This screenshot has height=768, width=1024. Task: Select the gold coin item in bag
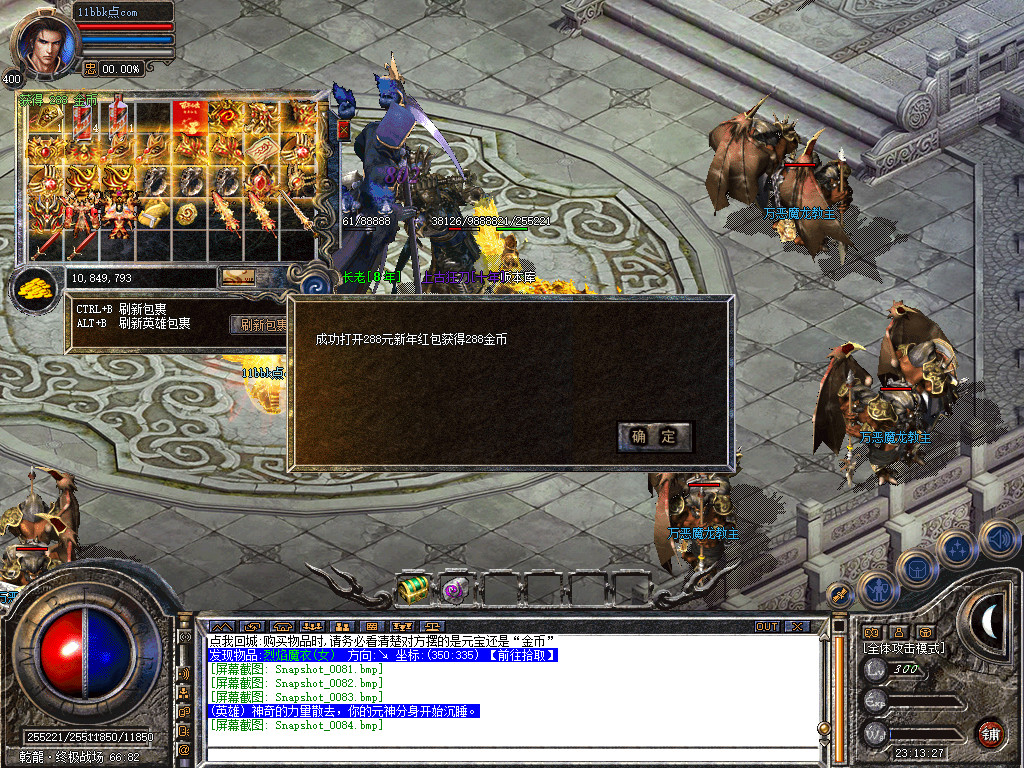tap(187, 213)
